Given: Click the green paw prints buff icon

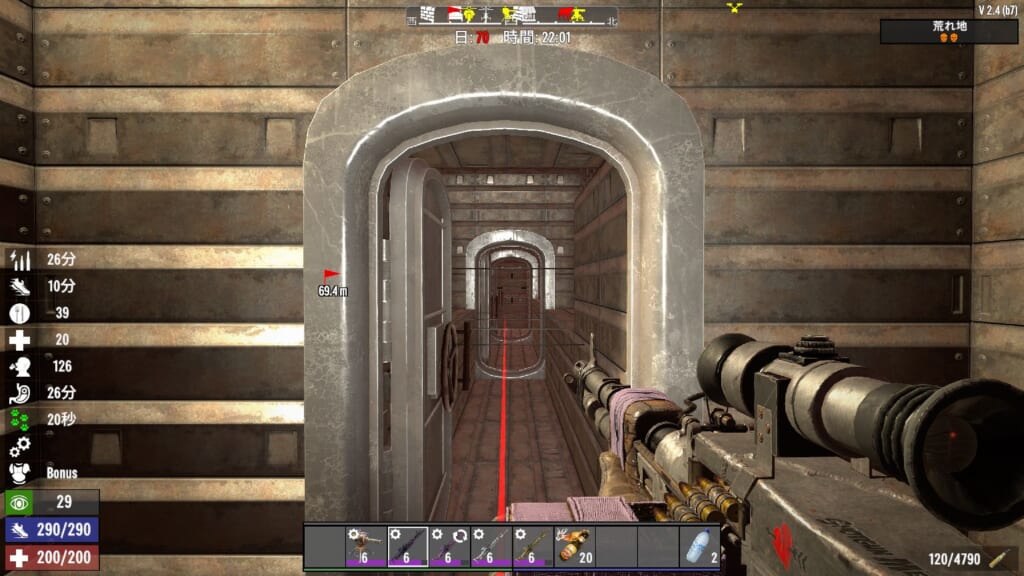Looking at the screenshot, I should coord(20,420).
